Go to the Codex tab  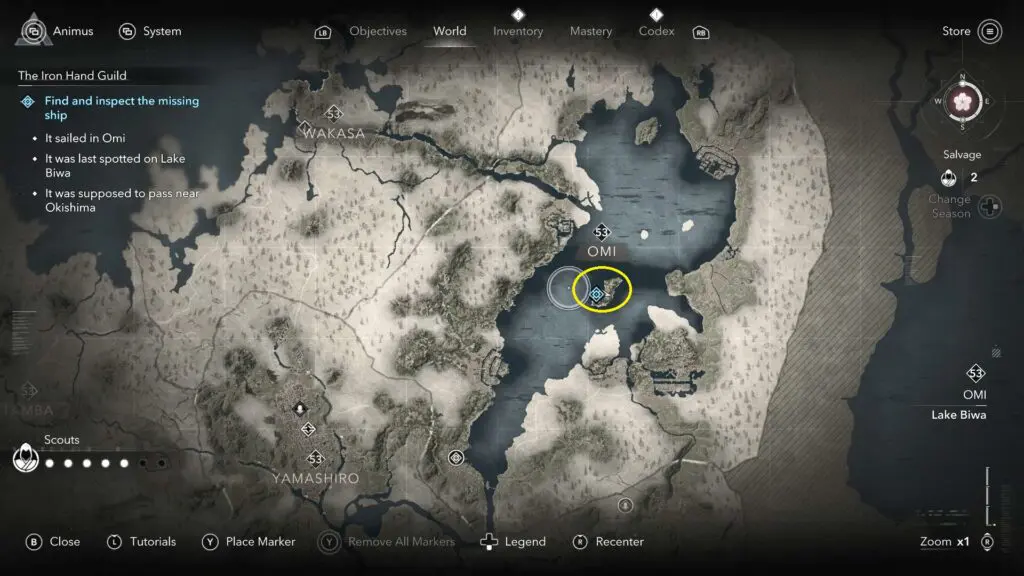(656, 31)
